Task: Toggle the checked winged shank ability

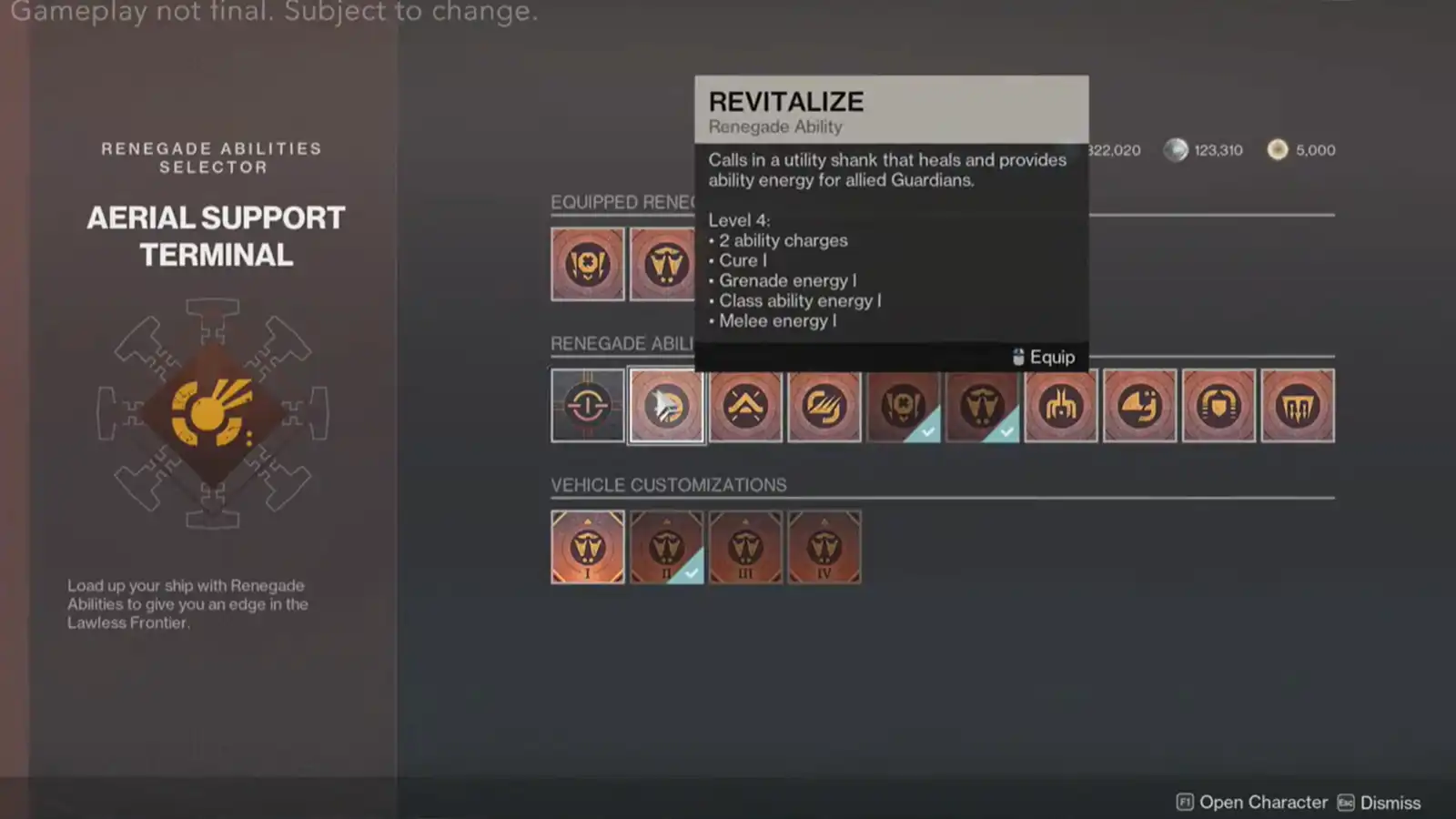Action: pos(982,406)
